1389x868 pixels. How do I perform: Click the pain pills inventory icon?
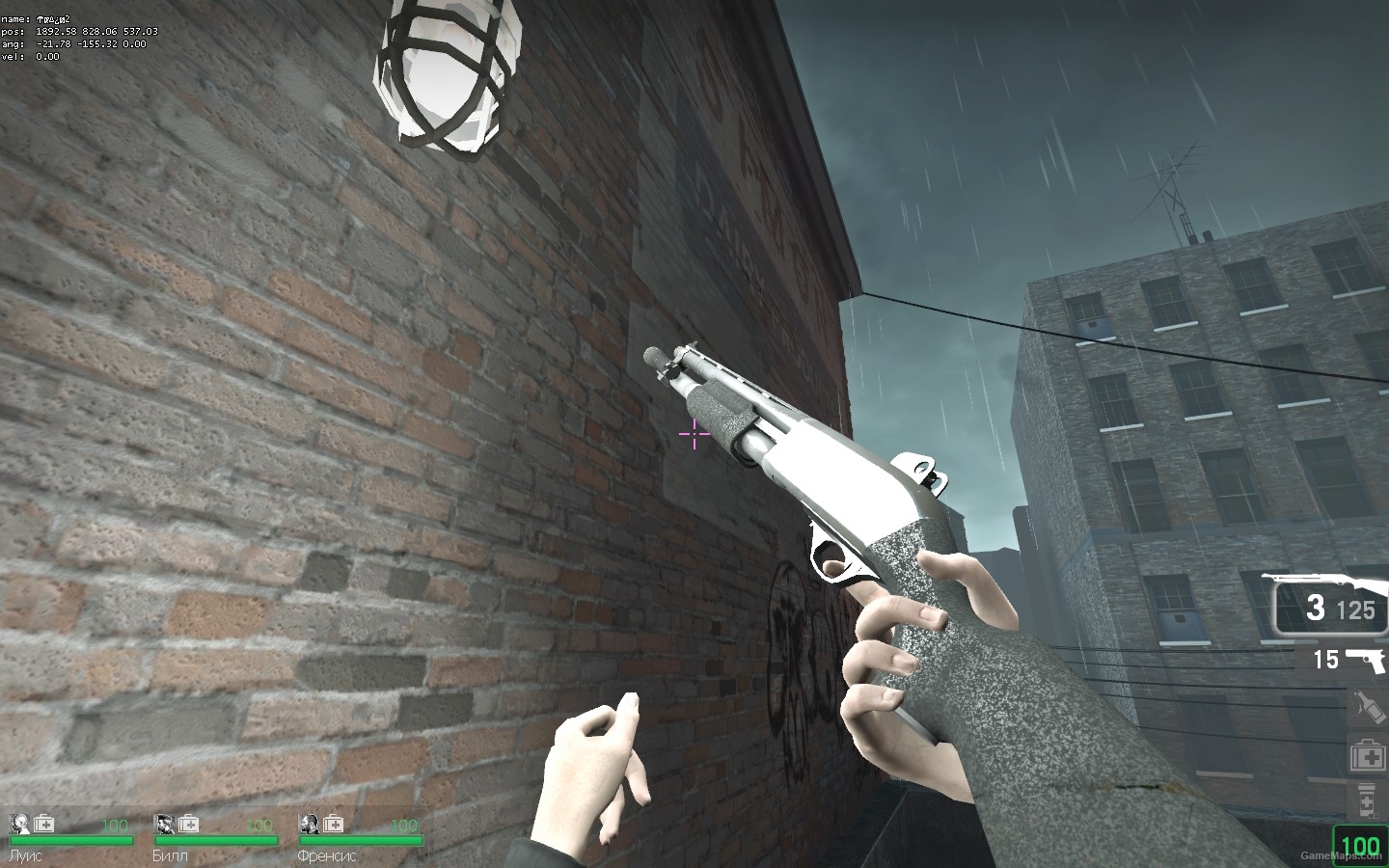pos(1367,799)
